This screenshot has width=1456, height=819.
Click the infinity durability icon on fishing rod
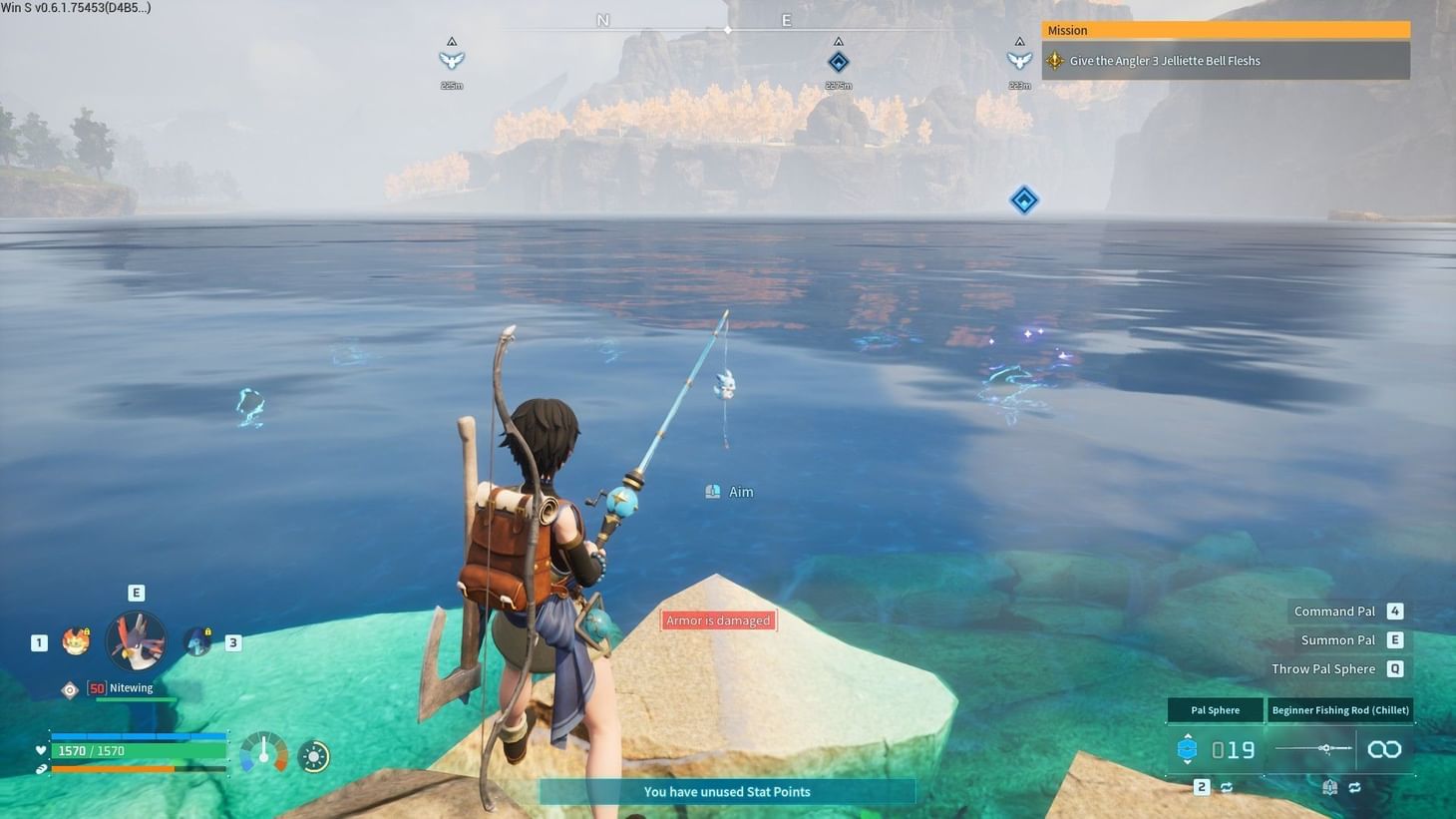click(x=1384, y=749)
